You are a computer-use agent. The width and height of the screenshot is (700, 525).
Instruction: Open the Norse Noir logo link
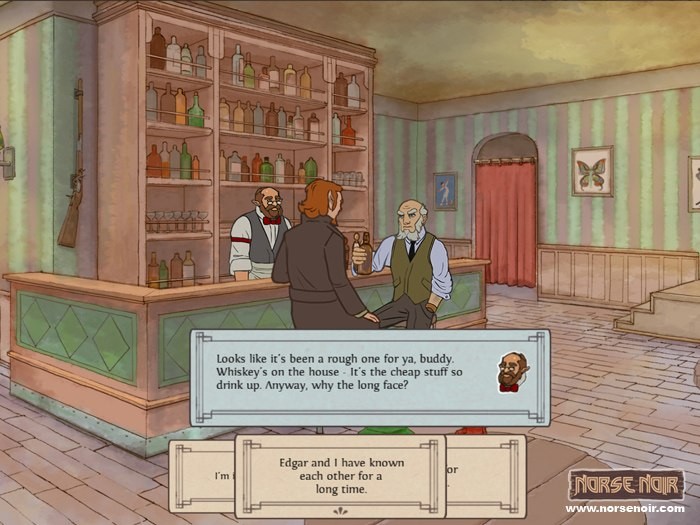(625, 486)
